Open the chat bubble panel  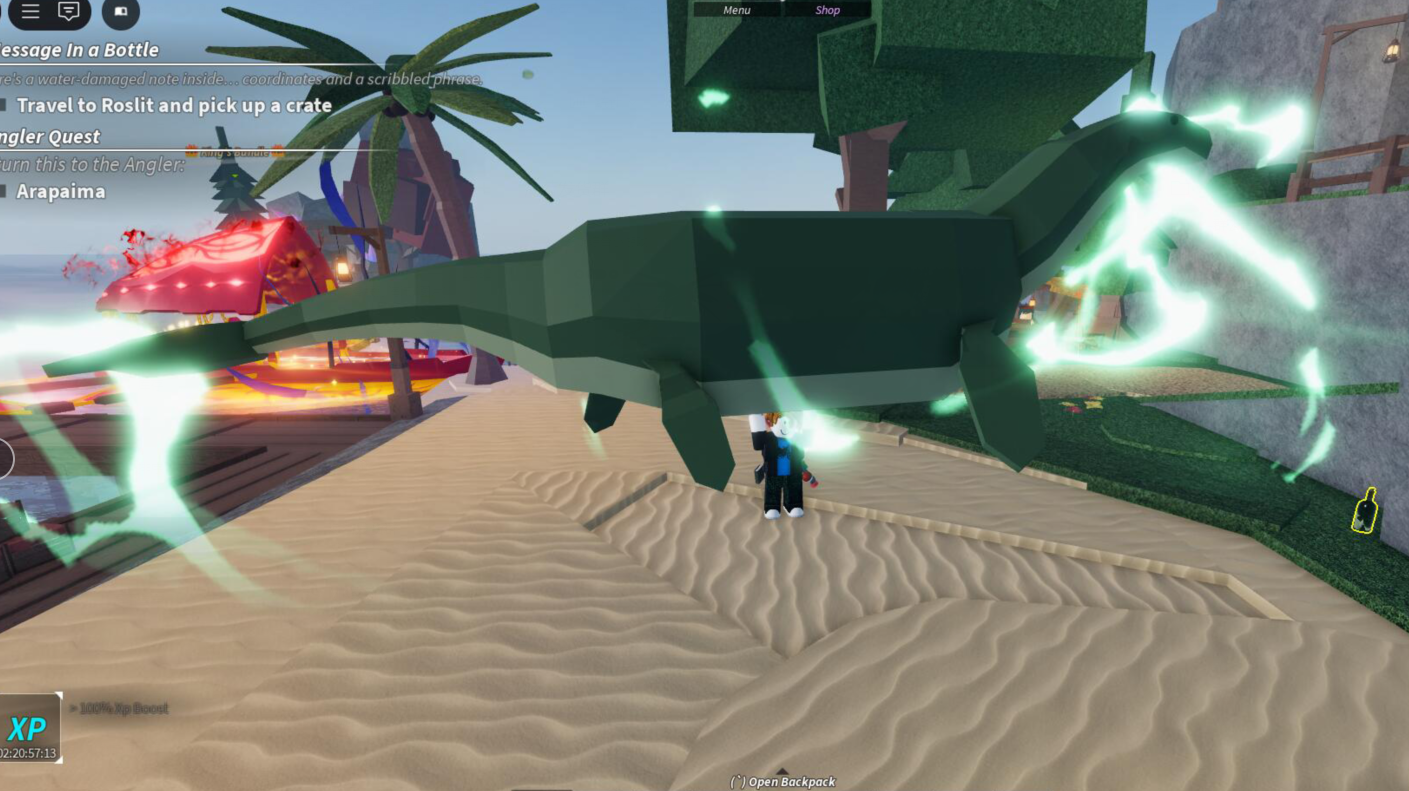(69, 13)
